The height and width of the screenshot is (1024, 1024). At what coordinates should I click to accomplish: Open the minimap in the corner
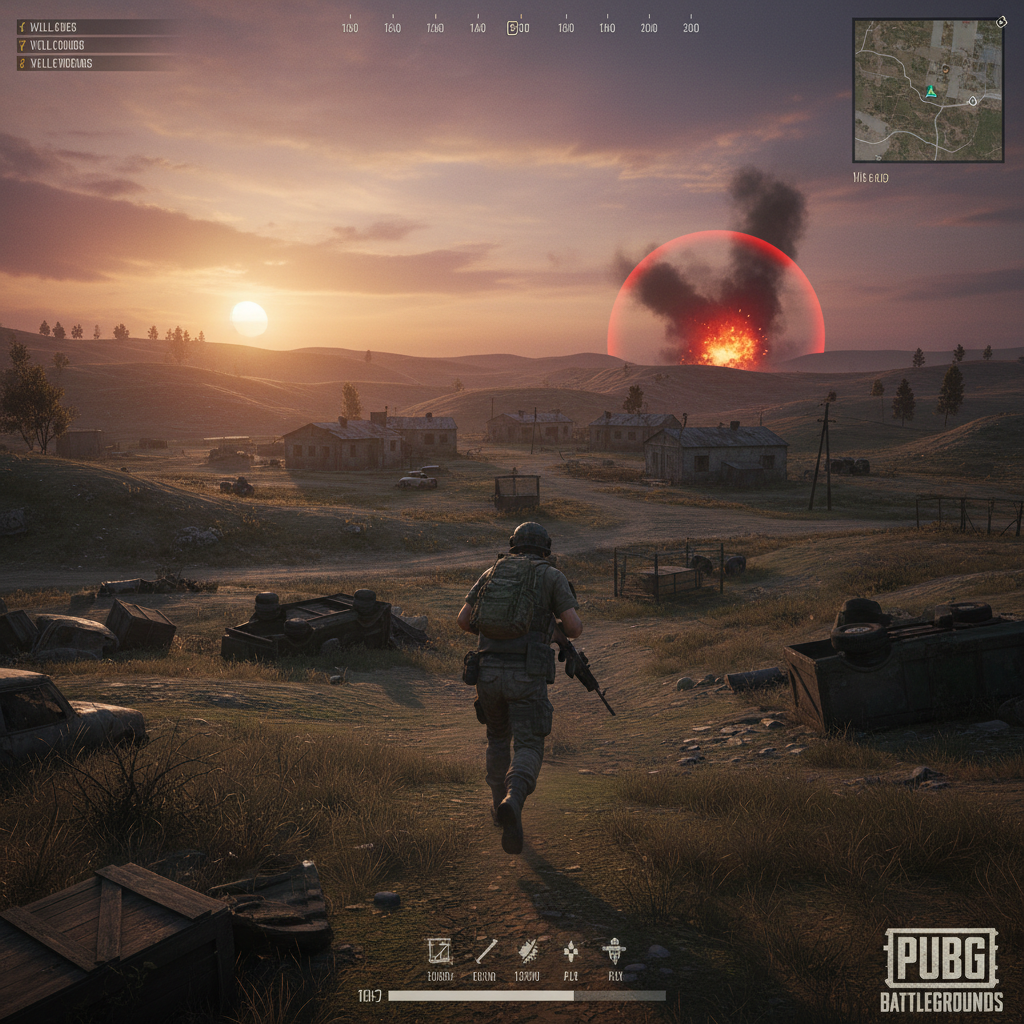point(928,90)
